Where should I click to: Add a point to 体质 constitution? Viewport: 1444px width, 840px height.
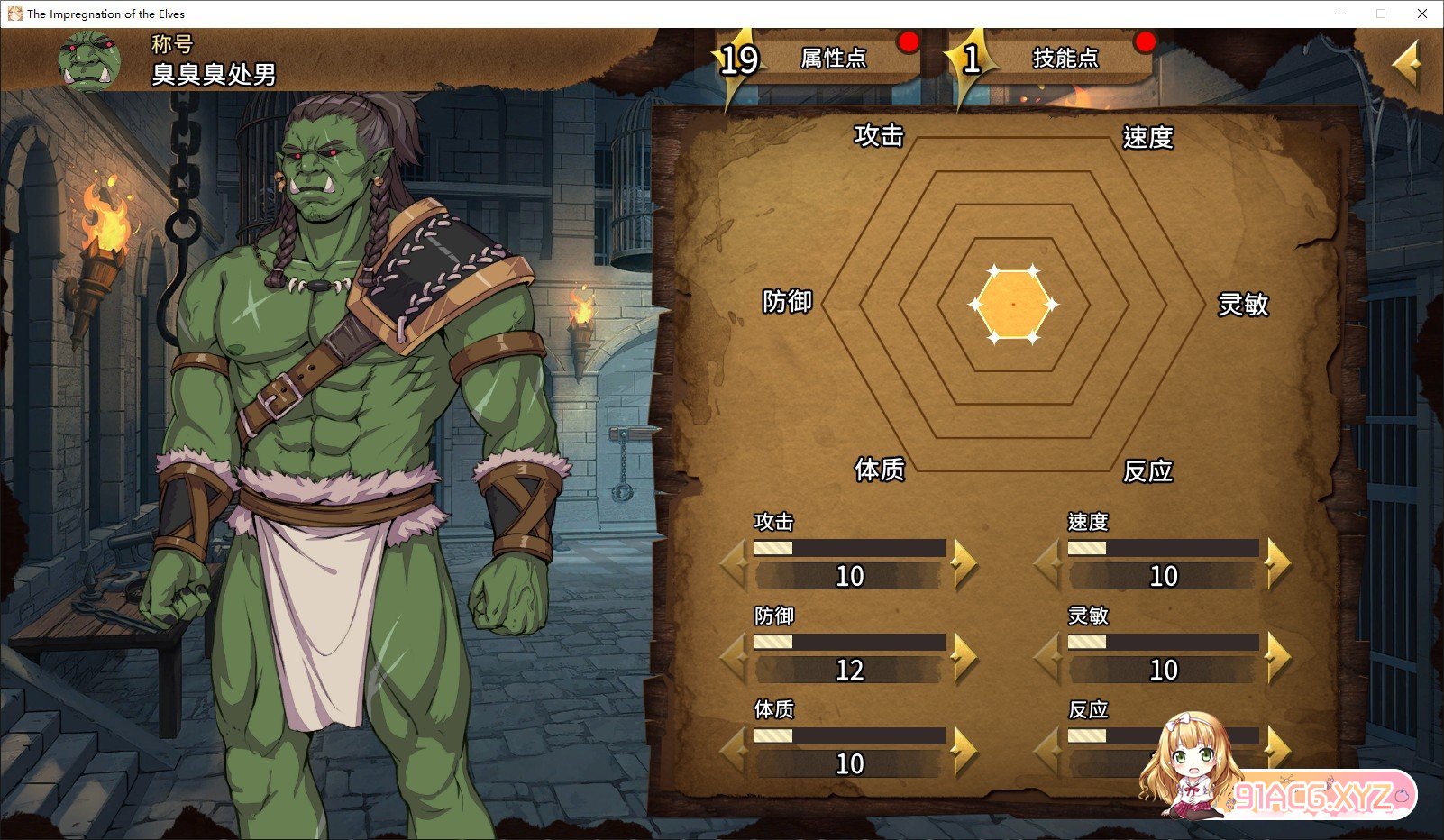tap(963, 751)
